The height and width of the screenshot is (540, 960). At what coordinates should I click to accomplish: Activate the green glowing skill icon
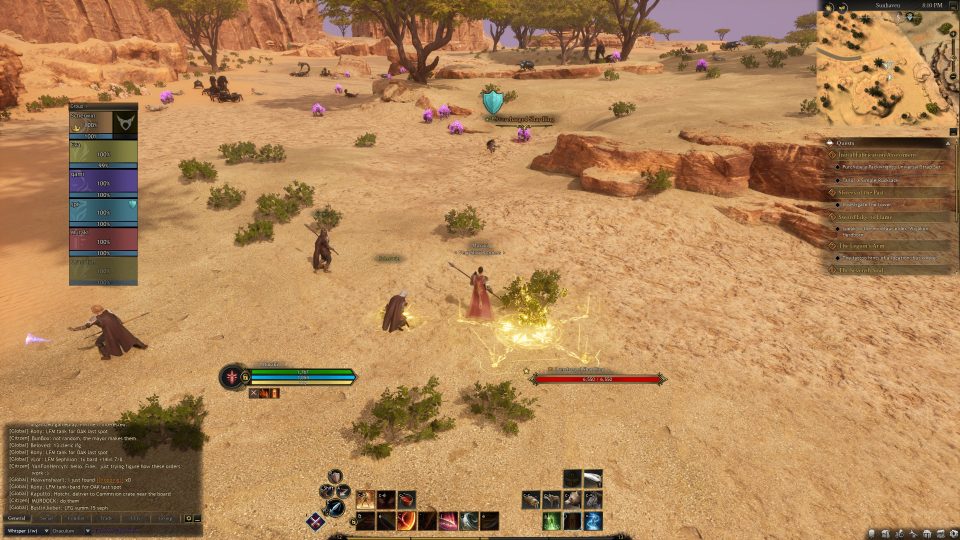click(x=551, y=520)
